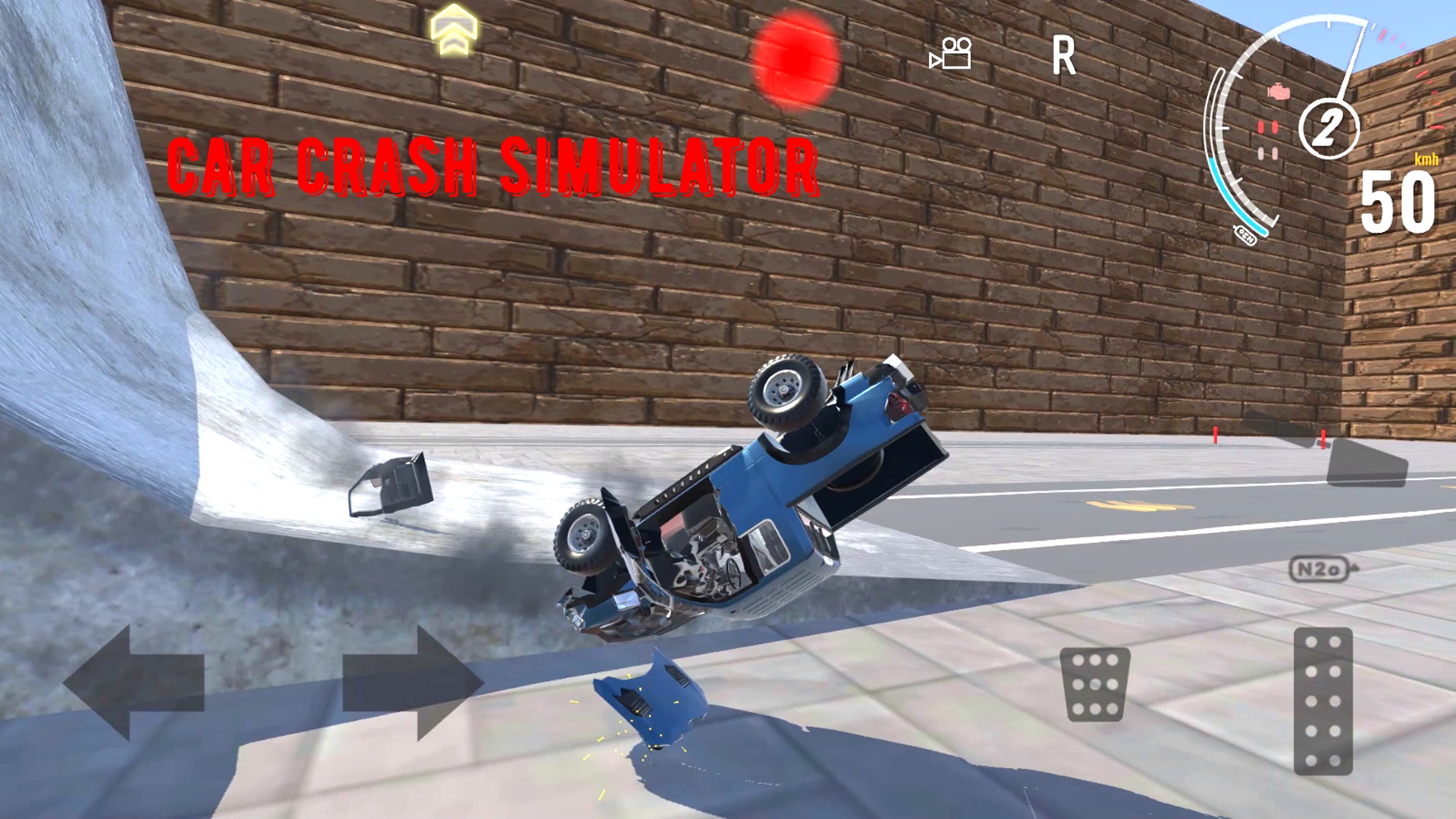
Task: Select the 50 speed readout
Action: pos(1398,199)
